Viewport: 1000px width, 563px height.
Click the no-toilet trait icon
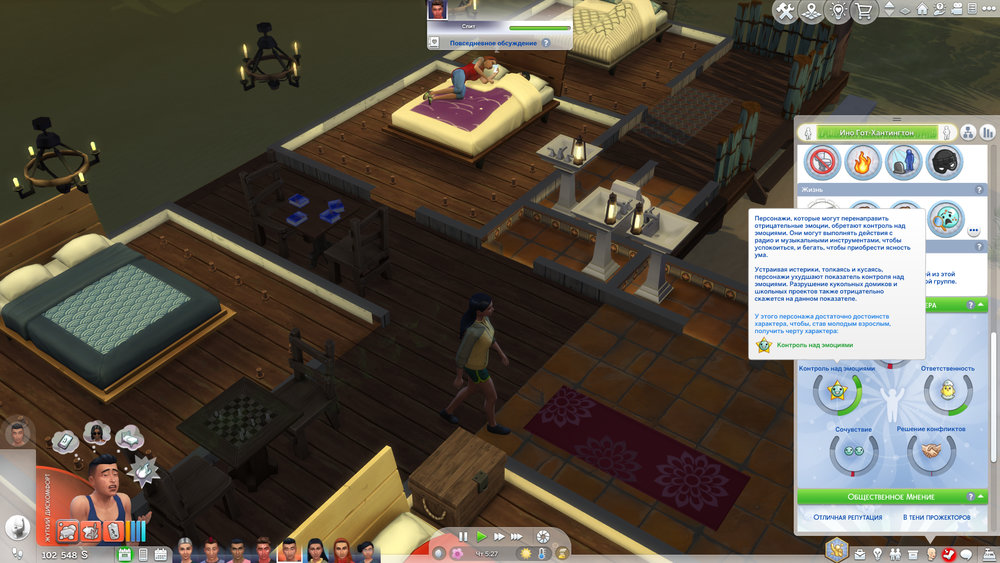pos(823,161)
